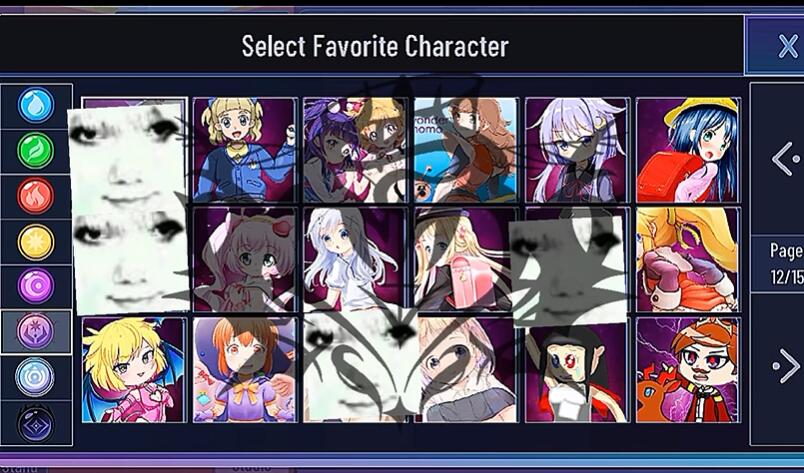Select the blonde girl in blue jacket

245,149
